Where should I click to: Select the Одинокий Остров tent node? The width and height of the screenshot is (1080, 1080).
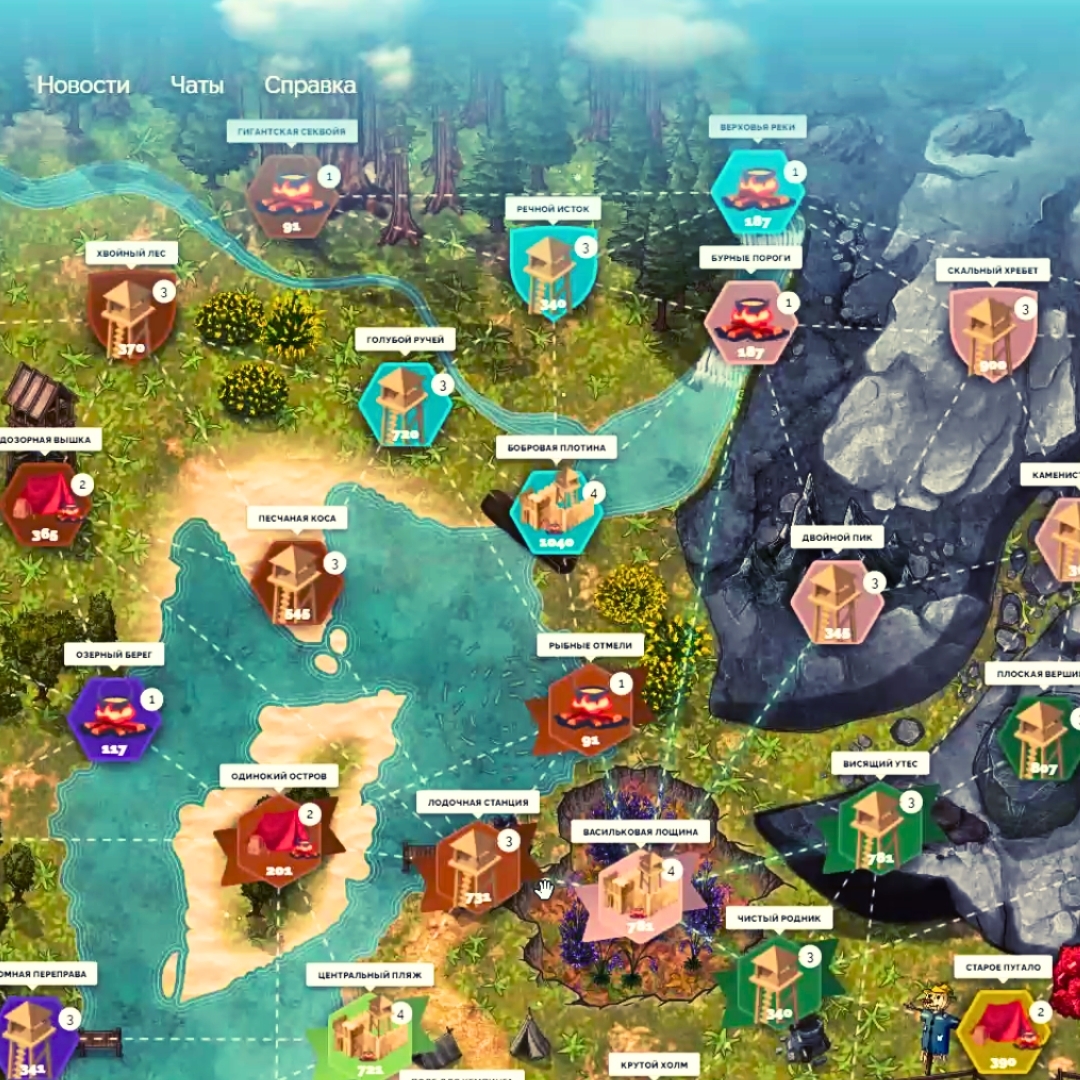[x=279, y=838]
